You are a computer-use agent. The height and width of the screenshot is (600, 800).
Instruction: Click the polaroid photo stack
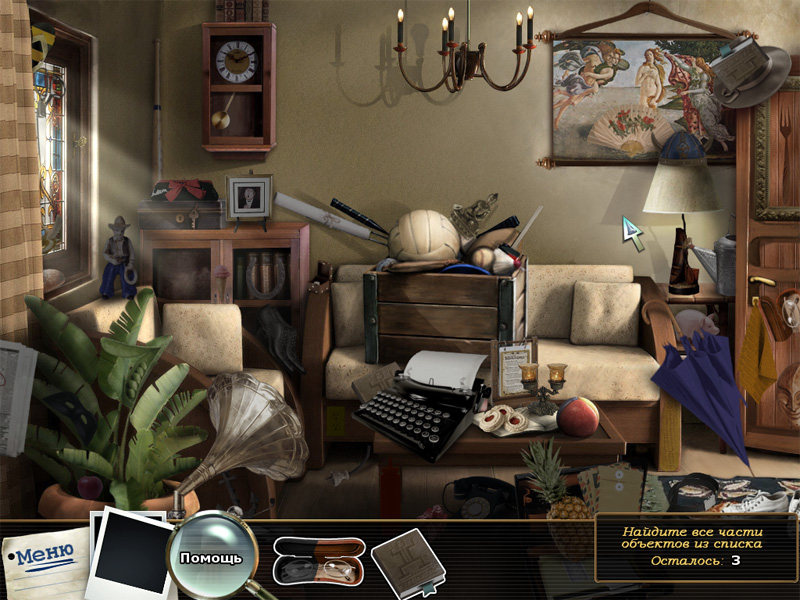[130, 552]
